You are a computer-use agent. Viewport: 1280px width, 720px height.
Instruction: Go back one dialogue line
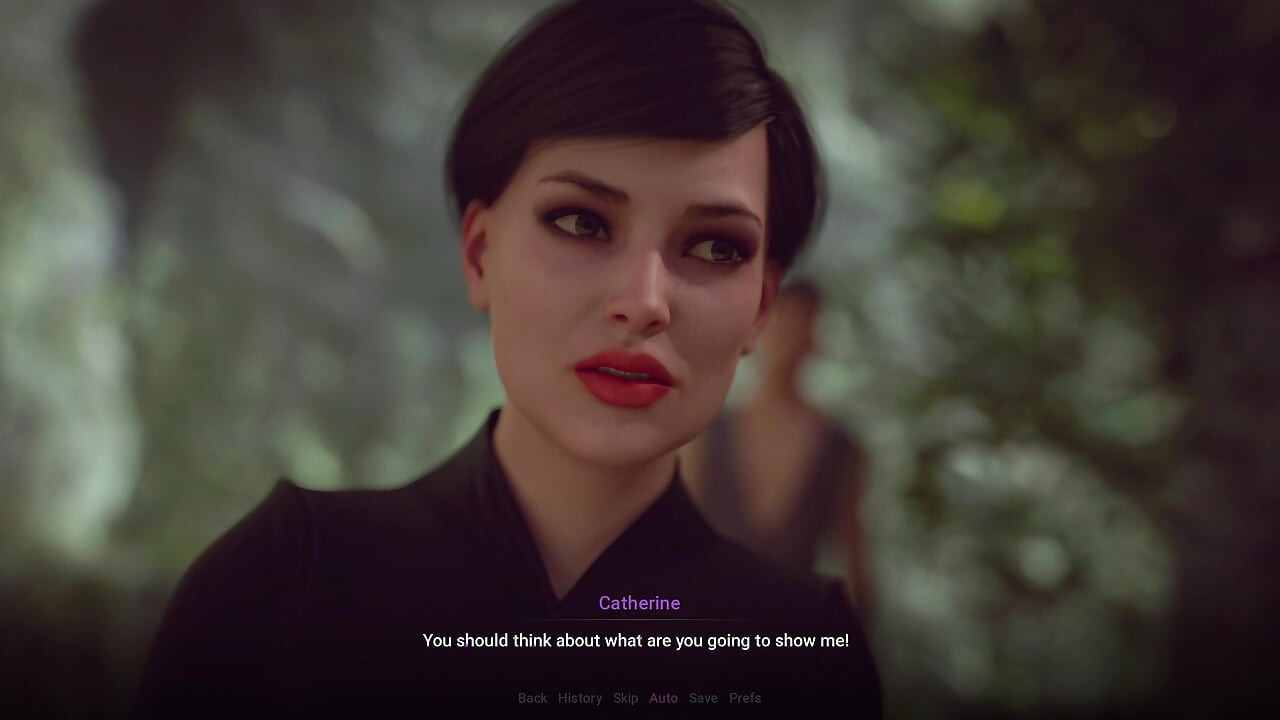coord(532,698)
